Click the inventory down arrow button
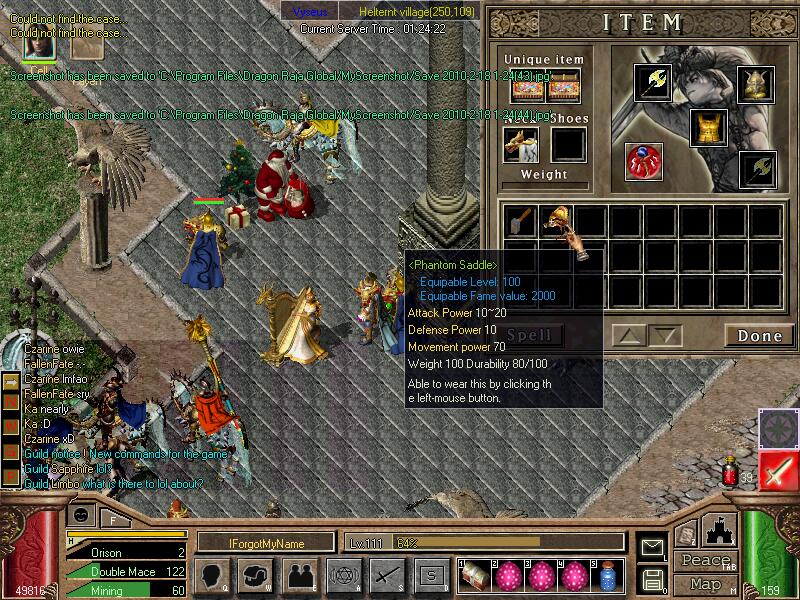800x600 pixels. (x=666, y=336)
